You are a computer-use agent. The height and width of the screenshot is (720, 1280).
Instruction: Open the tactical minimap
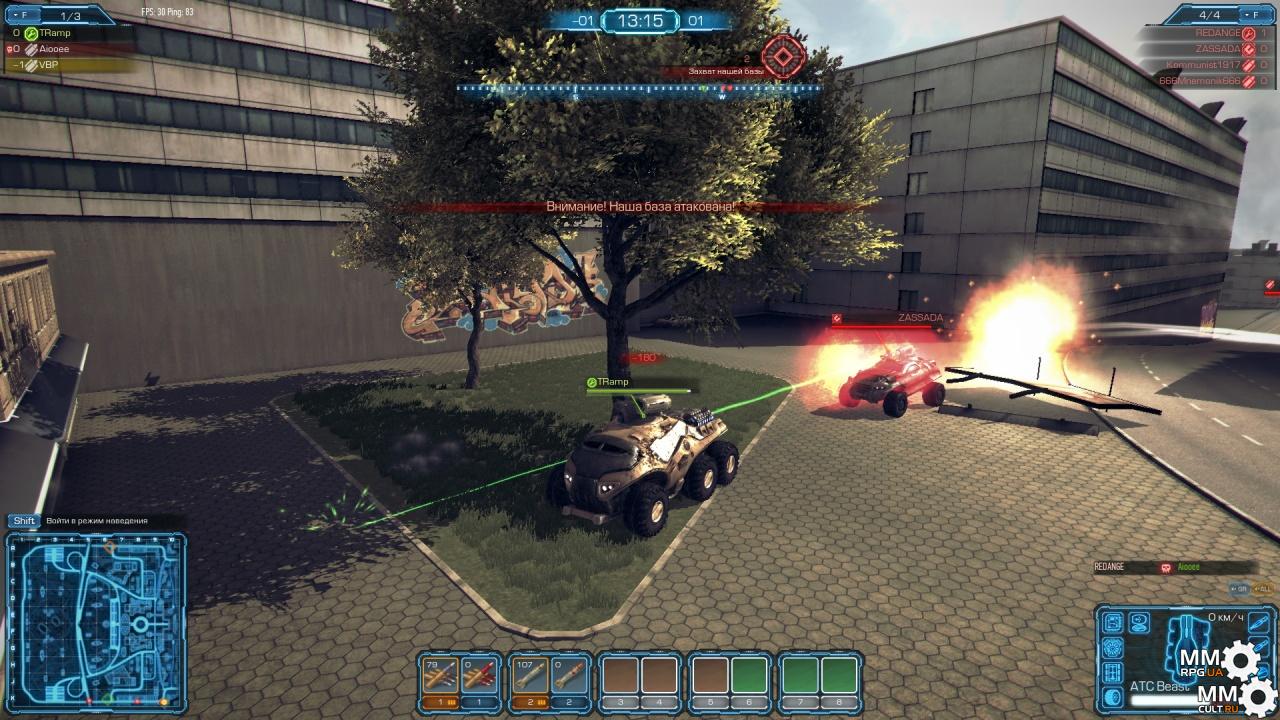coord(96,620)
